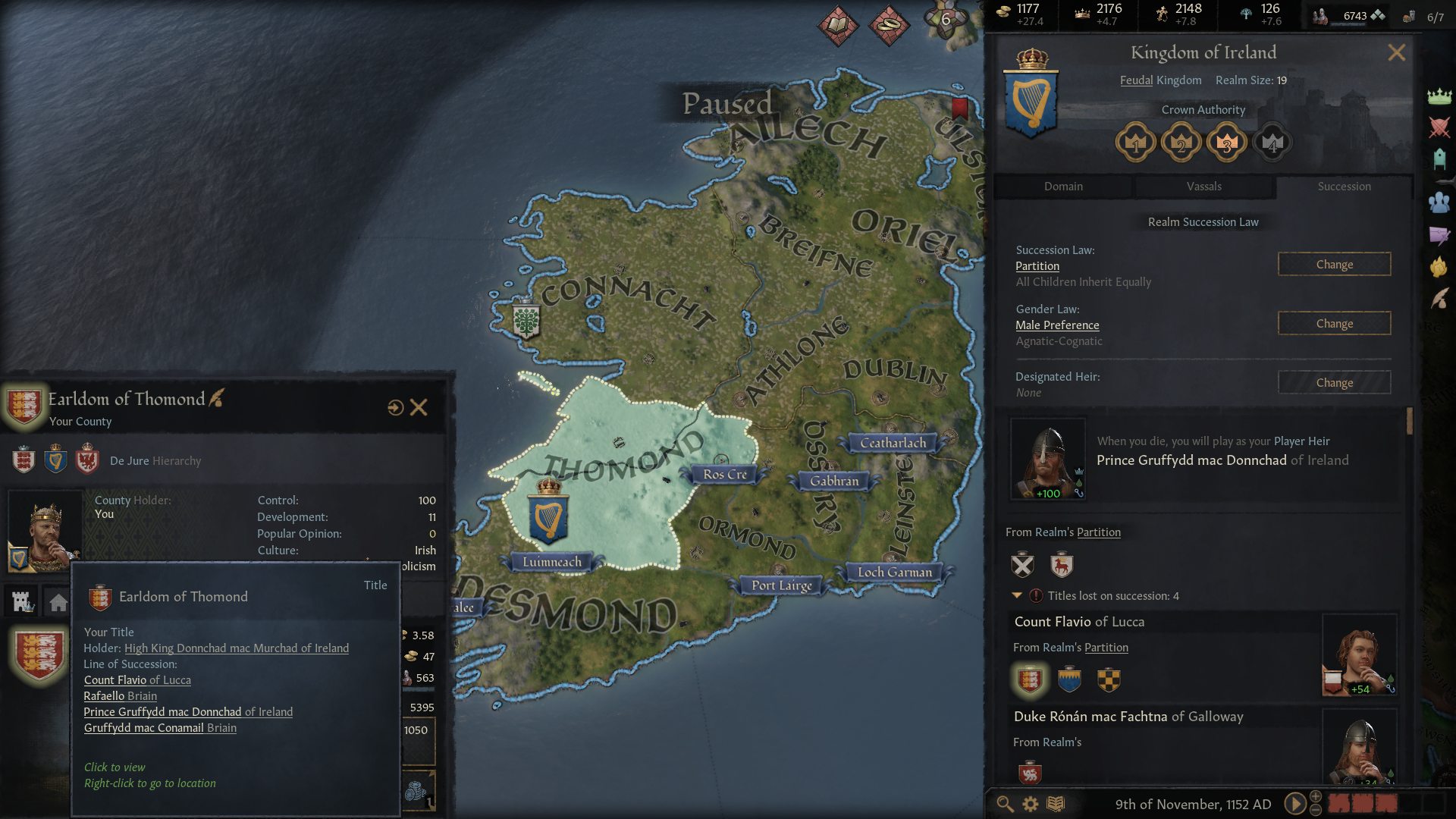Switch to the Domain tab
This screenshot has width=1456, height=819.
click(1063, 187)
